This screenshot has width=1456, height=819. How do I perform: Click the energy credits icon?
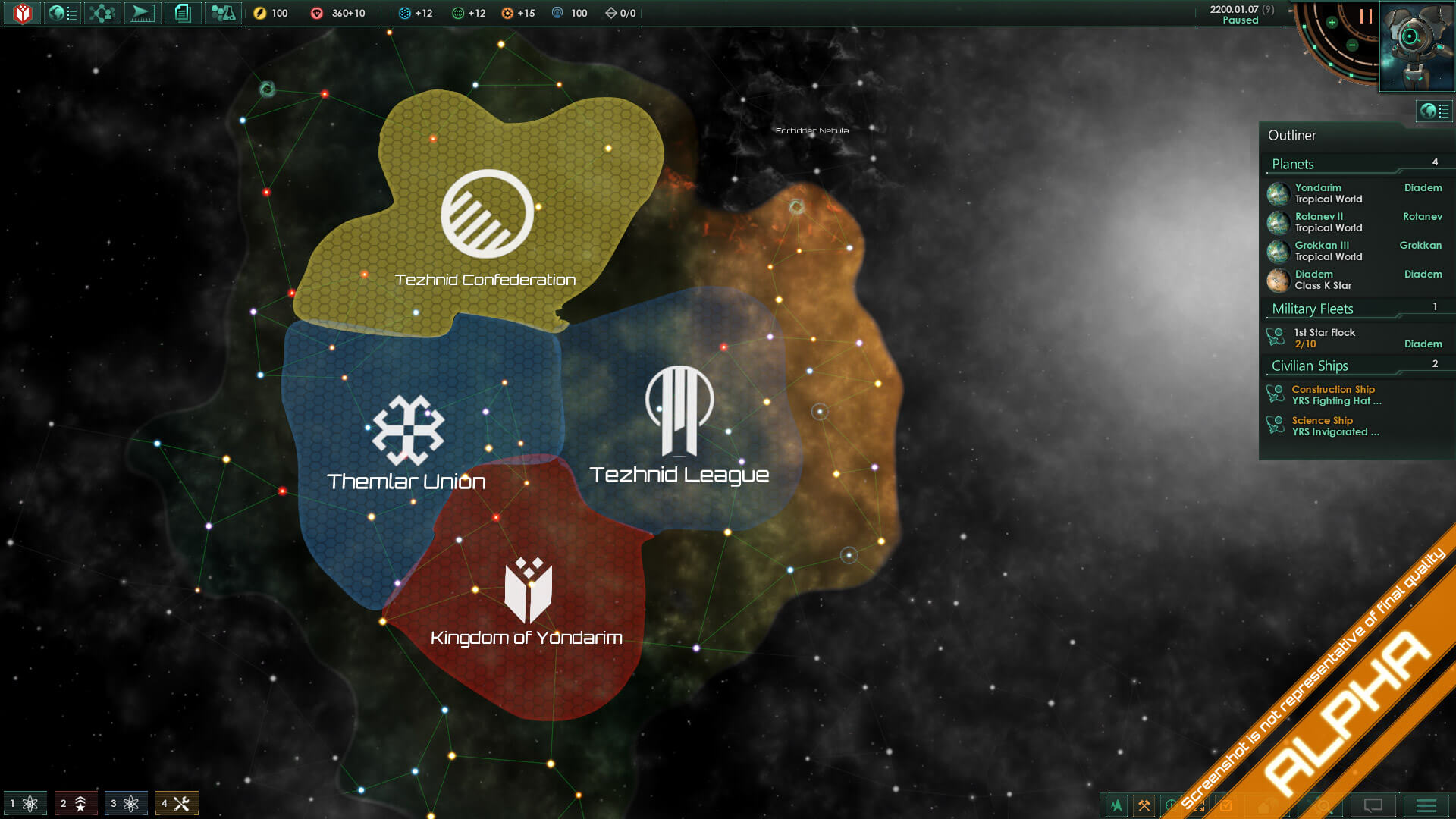coord(260,13)
